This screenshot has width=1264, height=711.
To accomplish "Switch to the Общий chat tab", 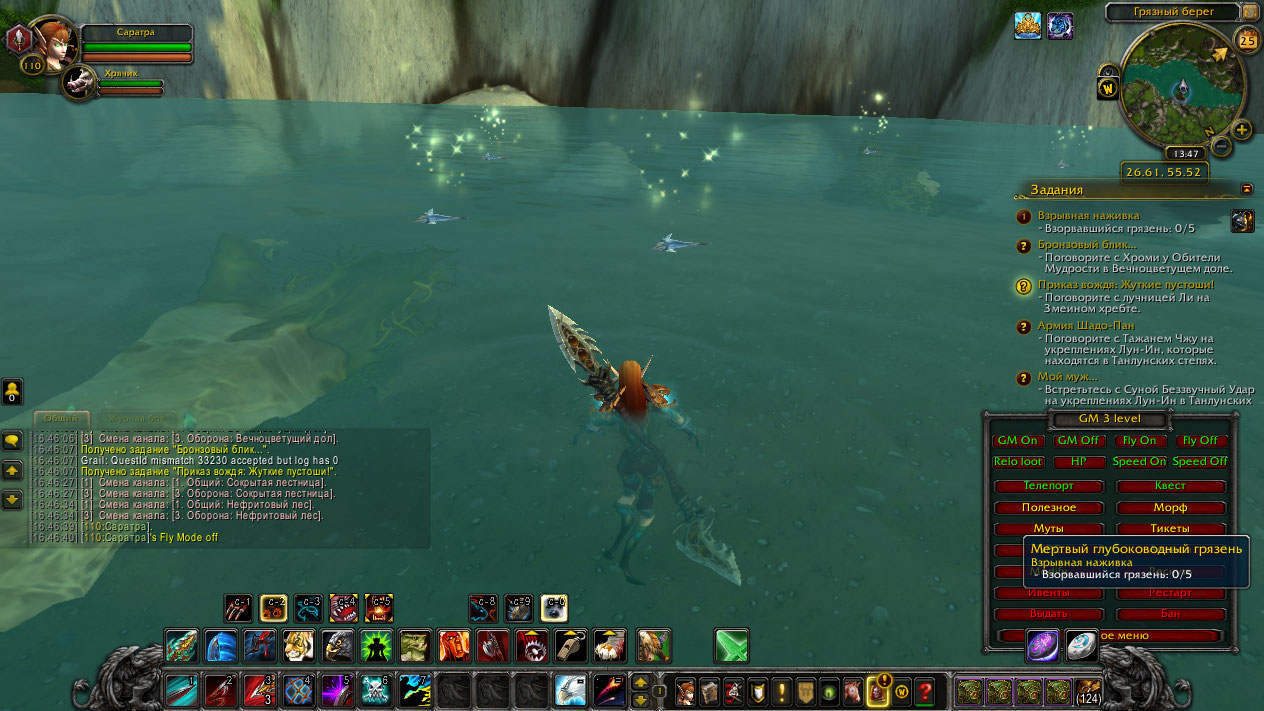I will point(62,419).
